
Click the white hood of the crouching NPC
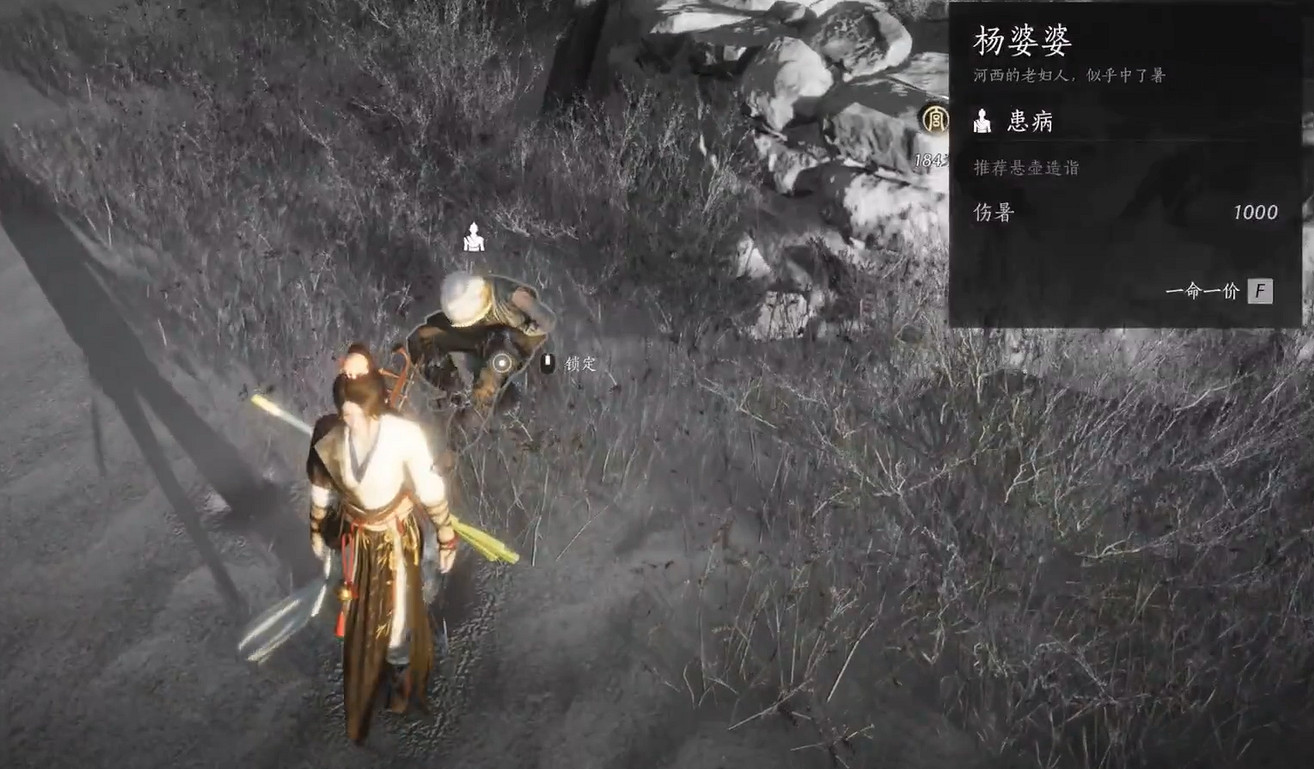click(x=465, y=298)
